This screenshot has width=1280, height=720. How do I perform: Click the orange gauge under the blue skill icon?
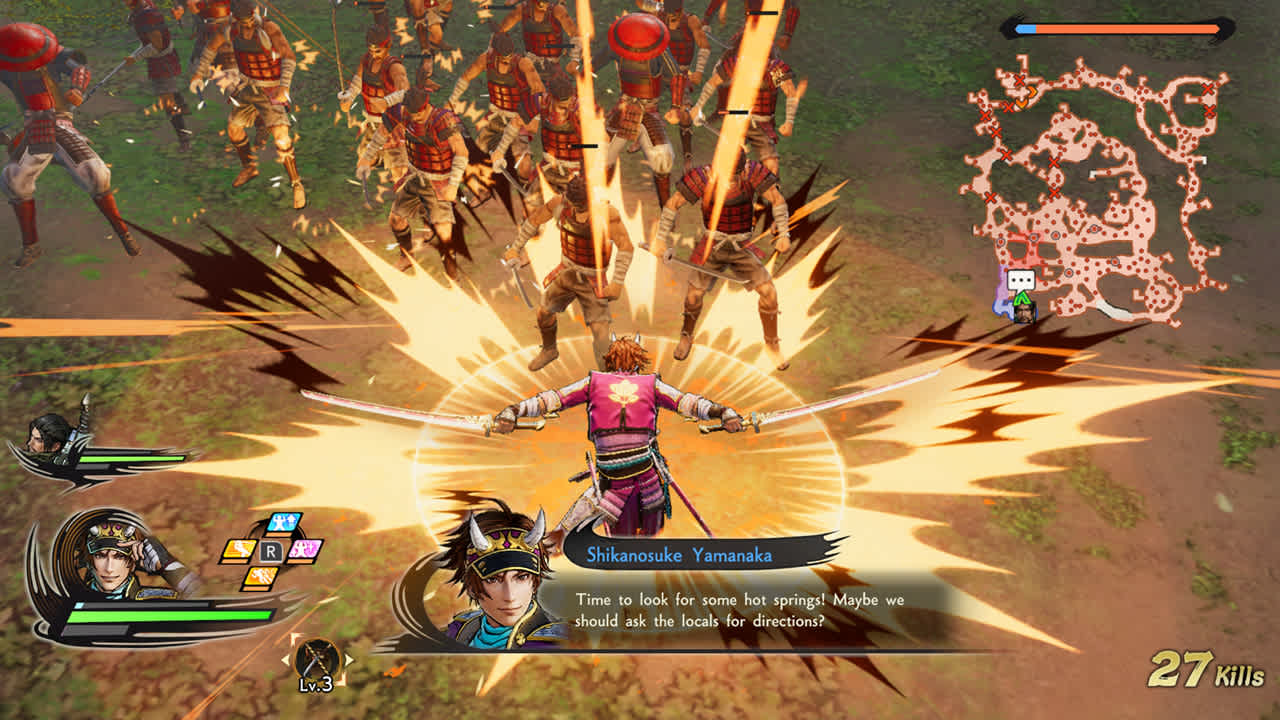[280, 535]
